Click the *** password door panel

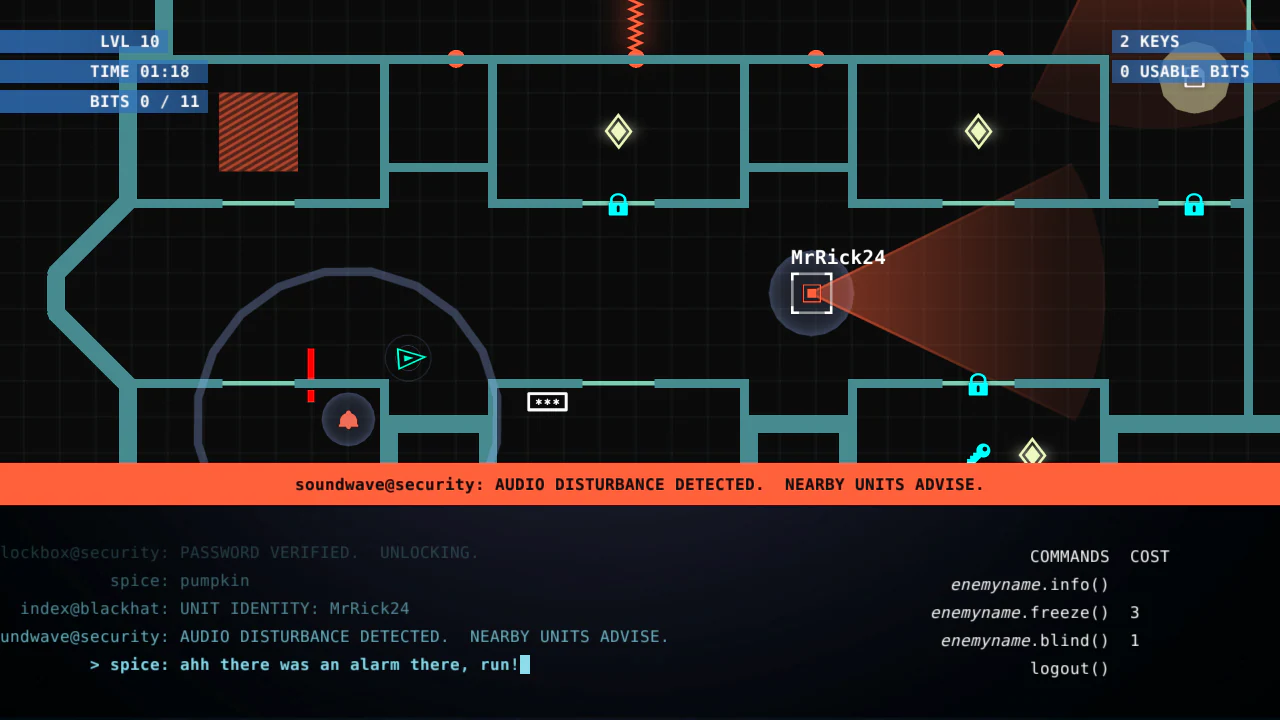(x=547, y=401)
